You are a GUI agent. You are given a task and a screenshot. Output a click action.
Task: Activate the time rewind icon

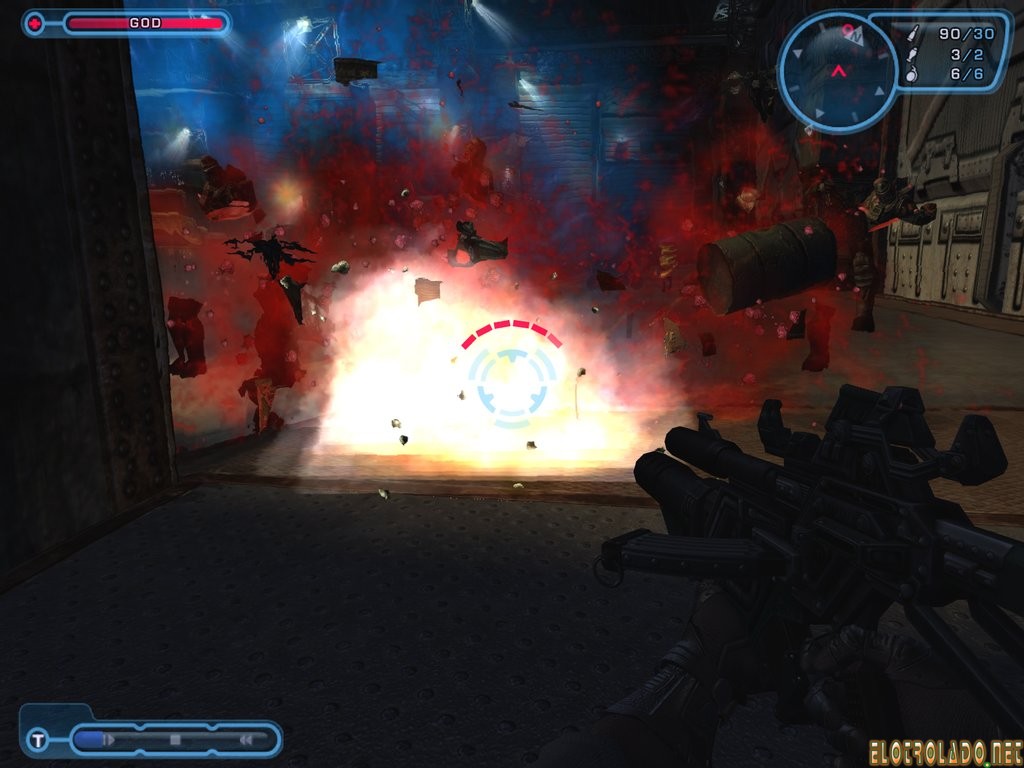pyautogui.click(x=245, y=740)
